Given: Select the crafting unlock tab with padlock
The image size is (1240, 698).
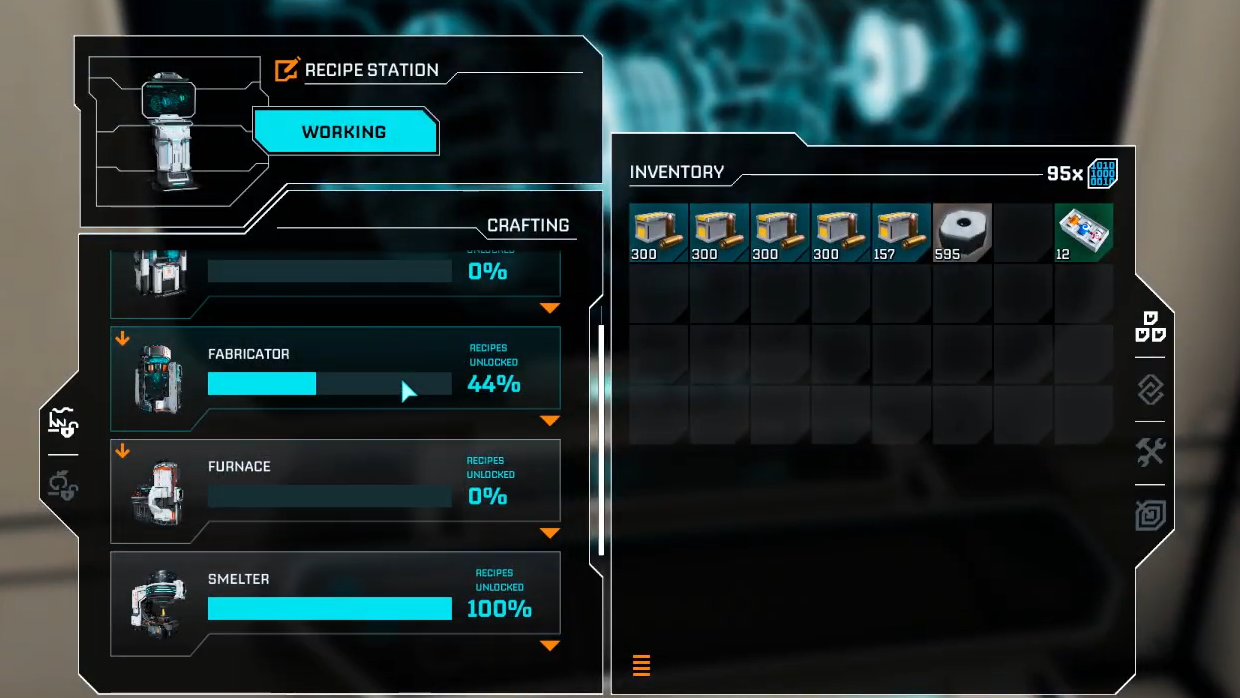Looking at the screenshot, I should click(63, 423).
